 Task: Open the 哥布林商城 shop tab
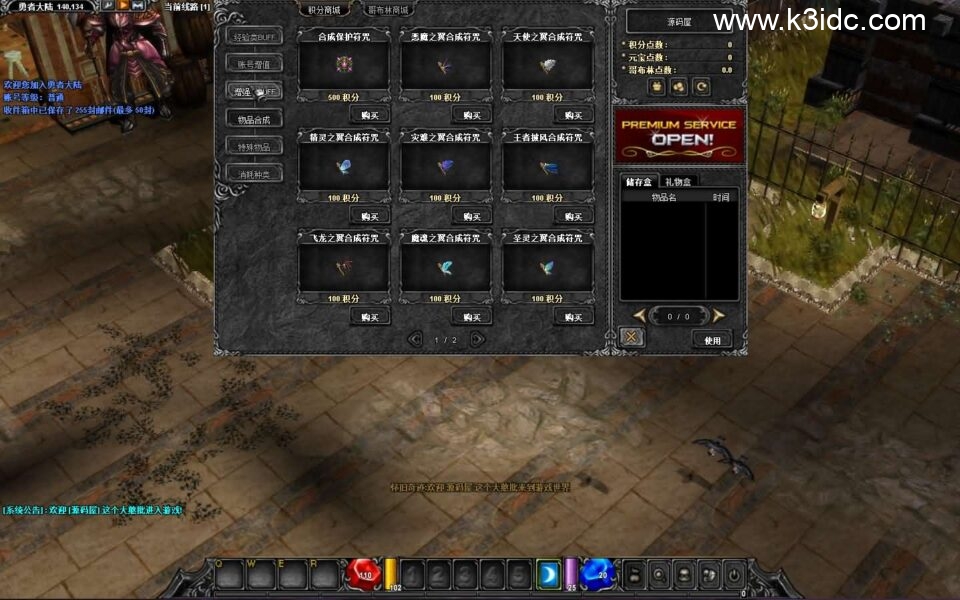pos(386,10)
